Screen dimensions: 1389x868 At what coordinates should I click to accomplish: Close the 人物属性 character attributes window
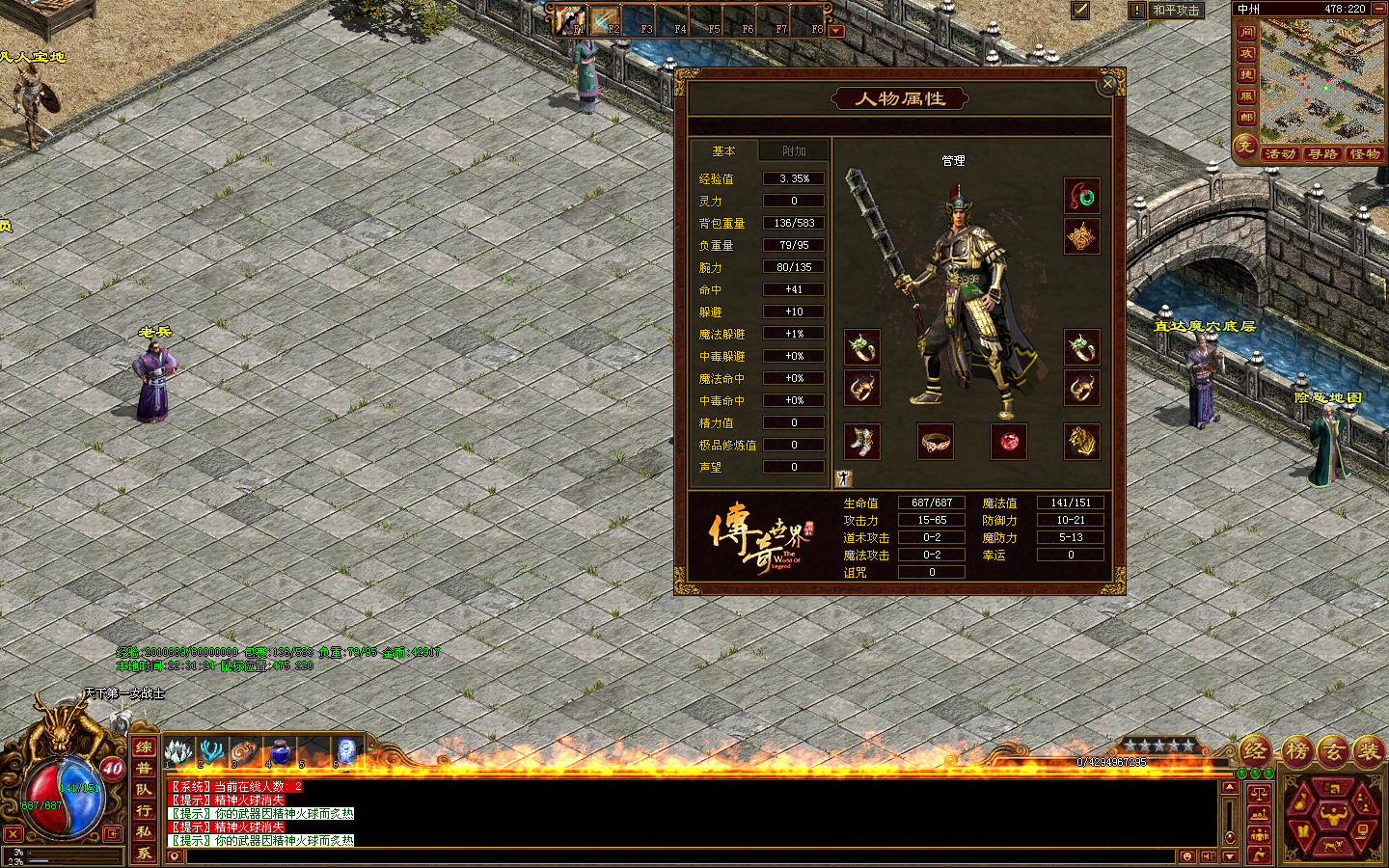pos(1108,84)
